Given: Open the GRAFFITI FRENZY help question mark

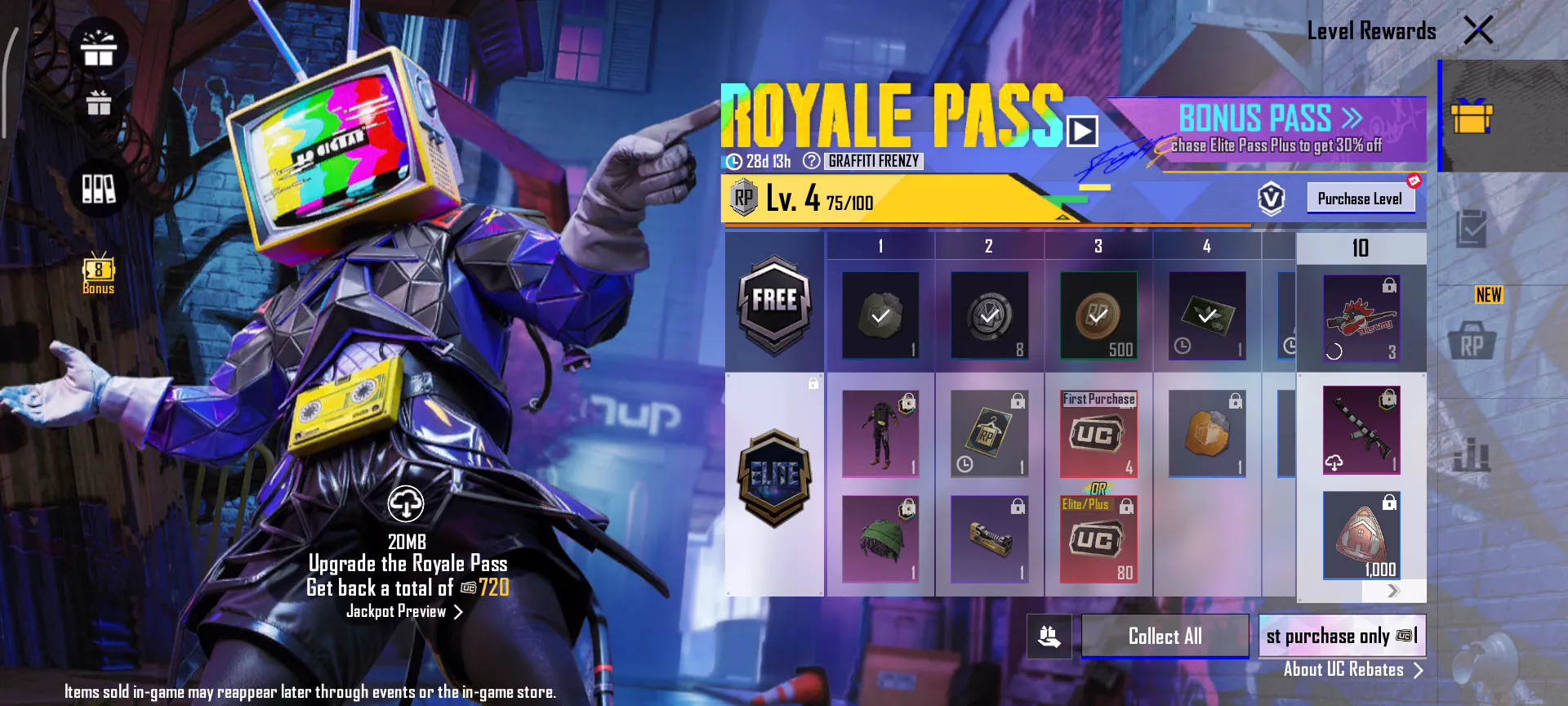Looking at the screenshot, I should [811, 161].
